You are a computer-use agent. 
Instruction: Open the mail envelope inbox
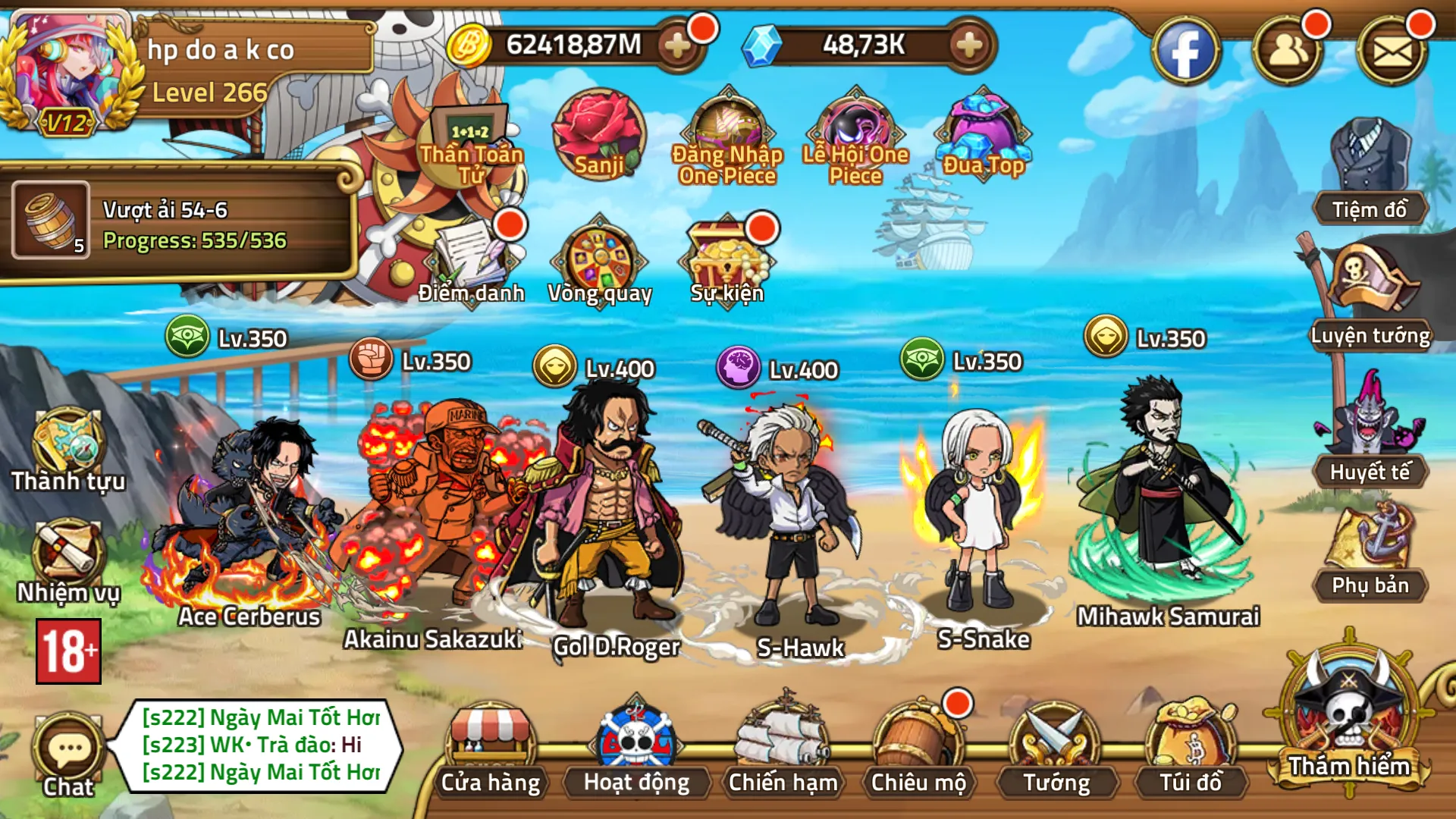pyautogui.click(x=1392, y=52)
